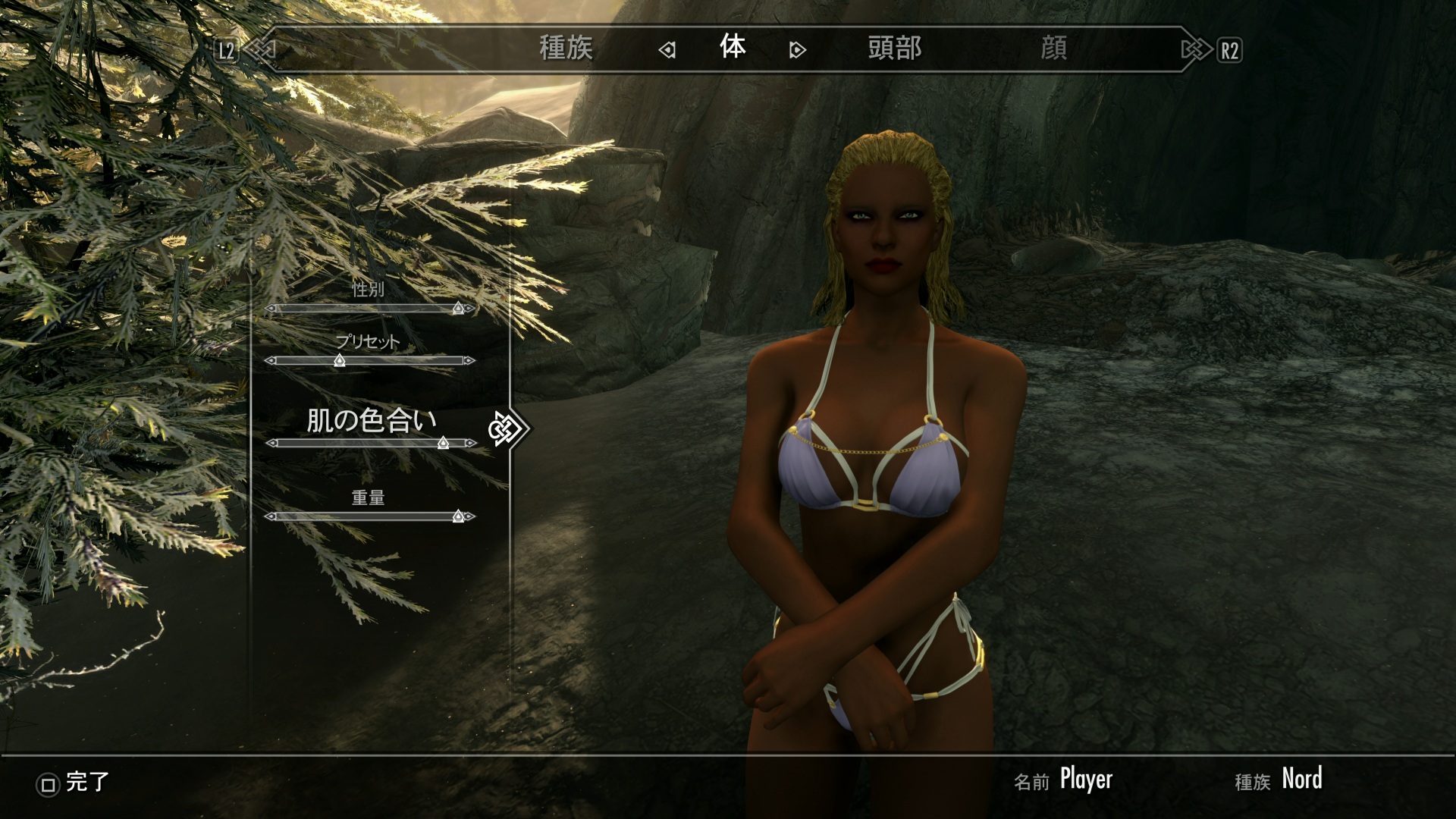Switch to the 種族 tab
Viewport: 1456px width, 819px height.
(x=566, y=49)
